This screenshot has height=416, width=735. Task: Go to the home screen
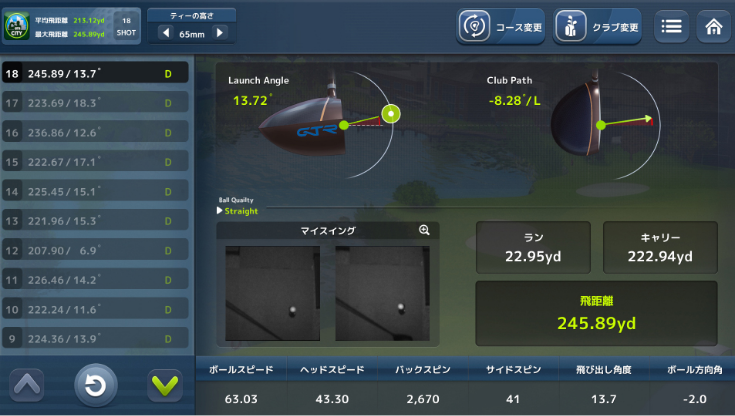point(713,27)
